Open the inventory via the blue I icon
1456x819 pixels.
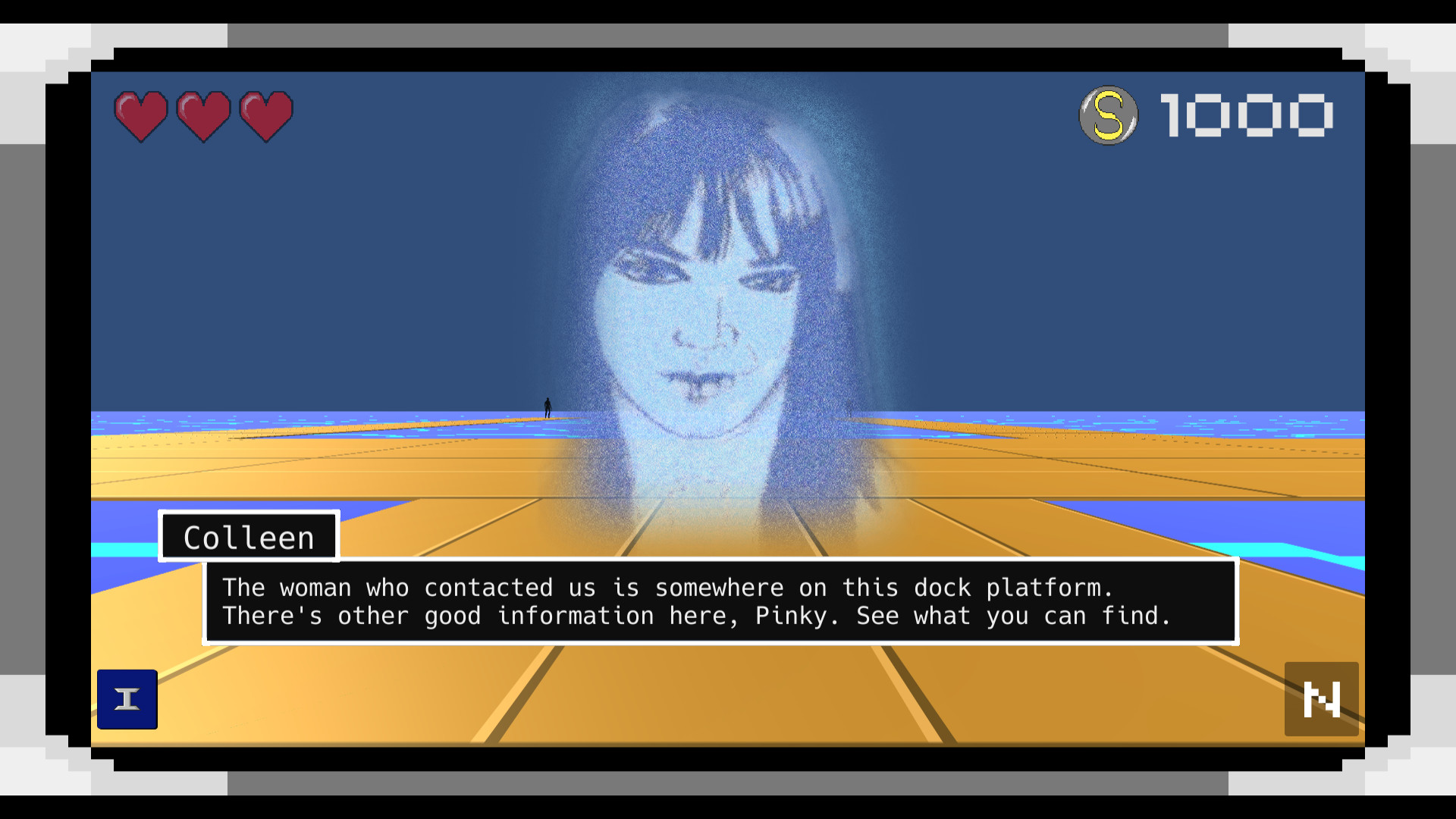coord(127,699)
